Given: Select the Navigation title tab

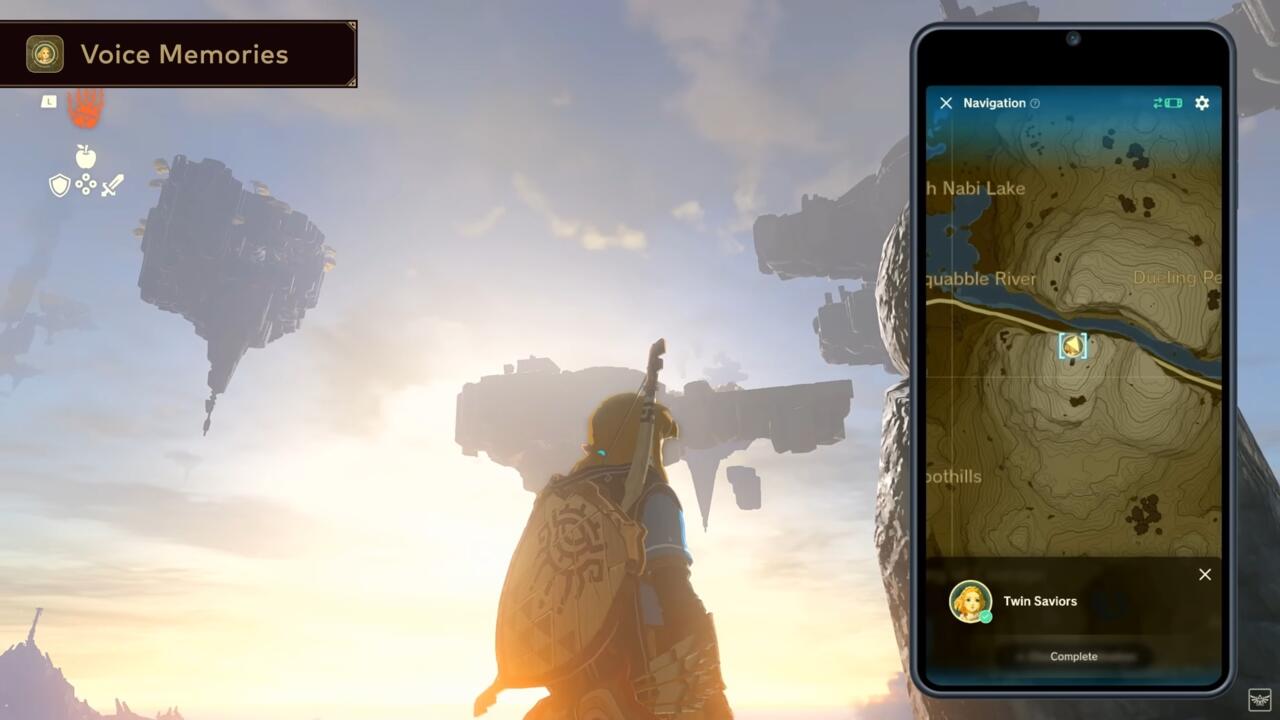Looking at the screenshot, I should [996, 102].
